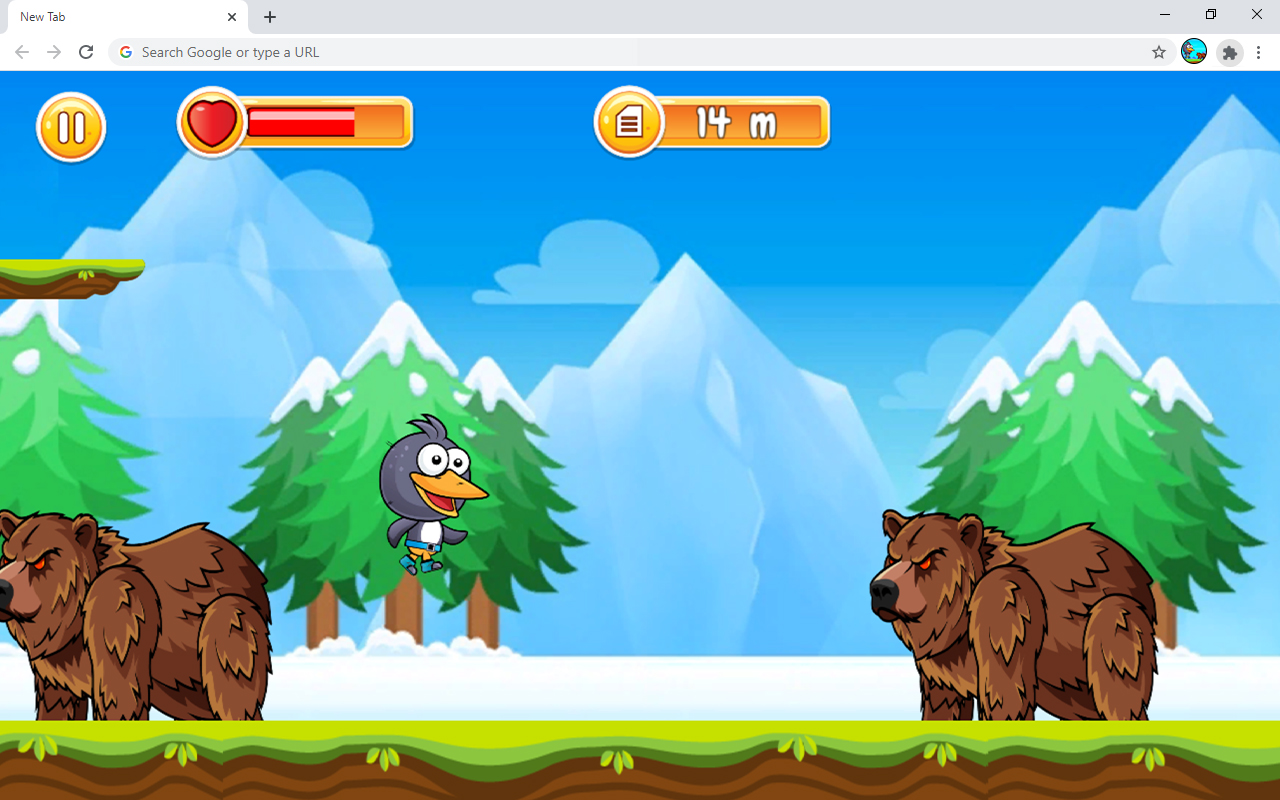Toggle the bookmark star for this page

point(1158,52)
